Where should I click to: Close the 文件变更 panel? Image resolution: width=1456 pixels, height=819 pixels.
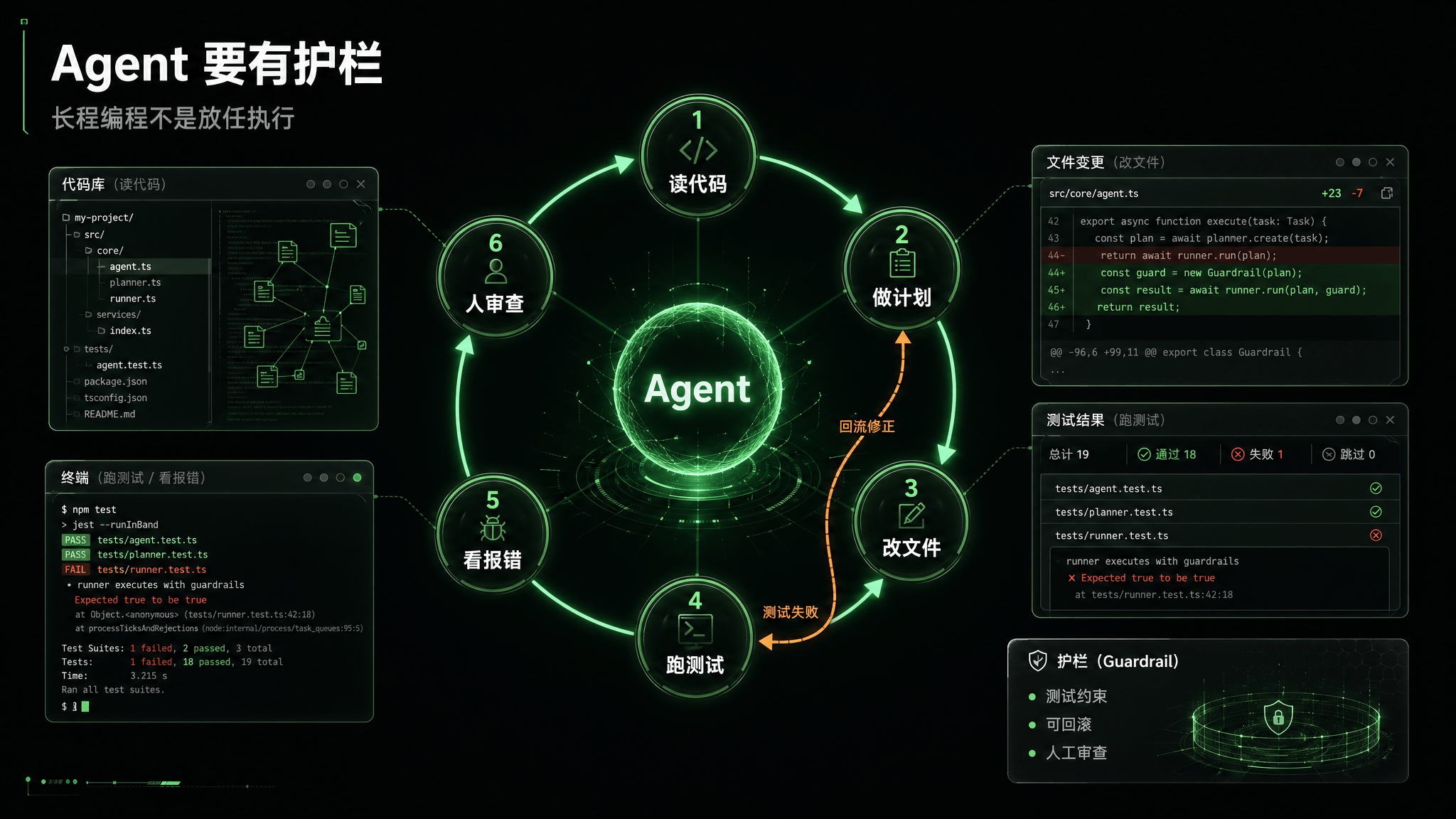tap(1390, 162)
